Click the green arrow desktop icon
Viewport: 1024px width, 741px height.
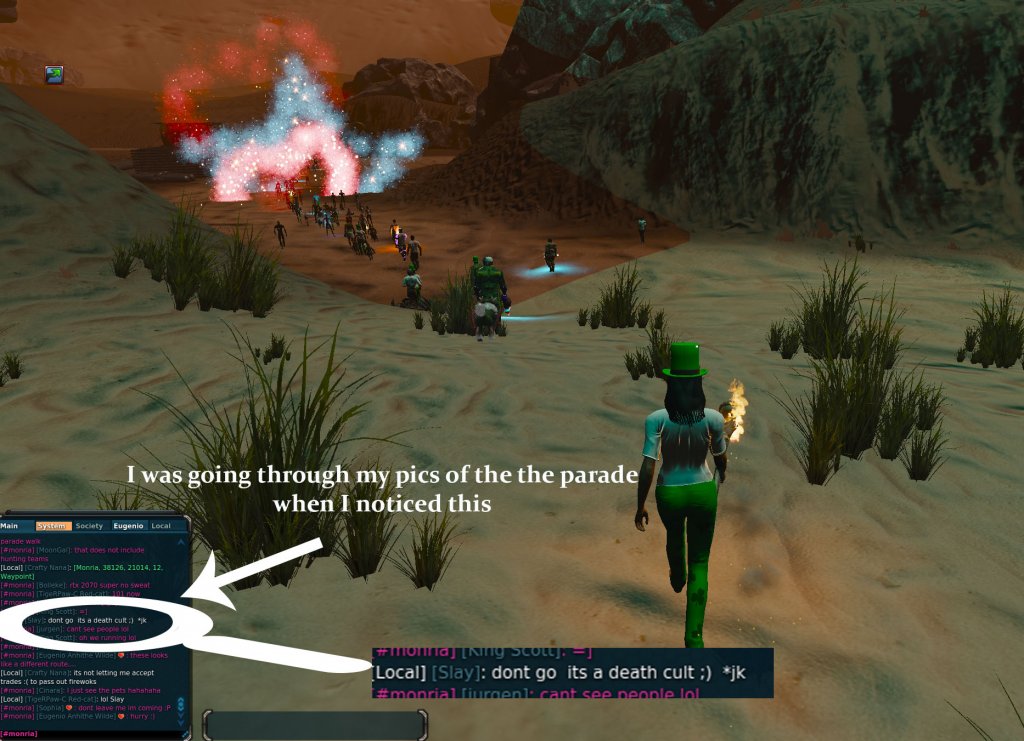pos(54,74)
